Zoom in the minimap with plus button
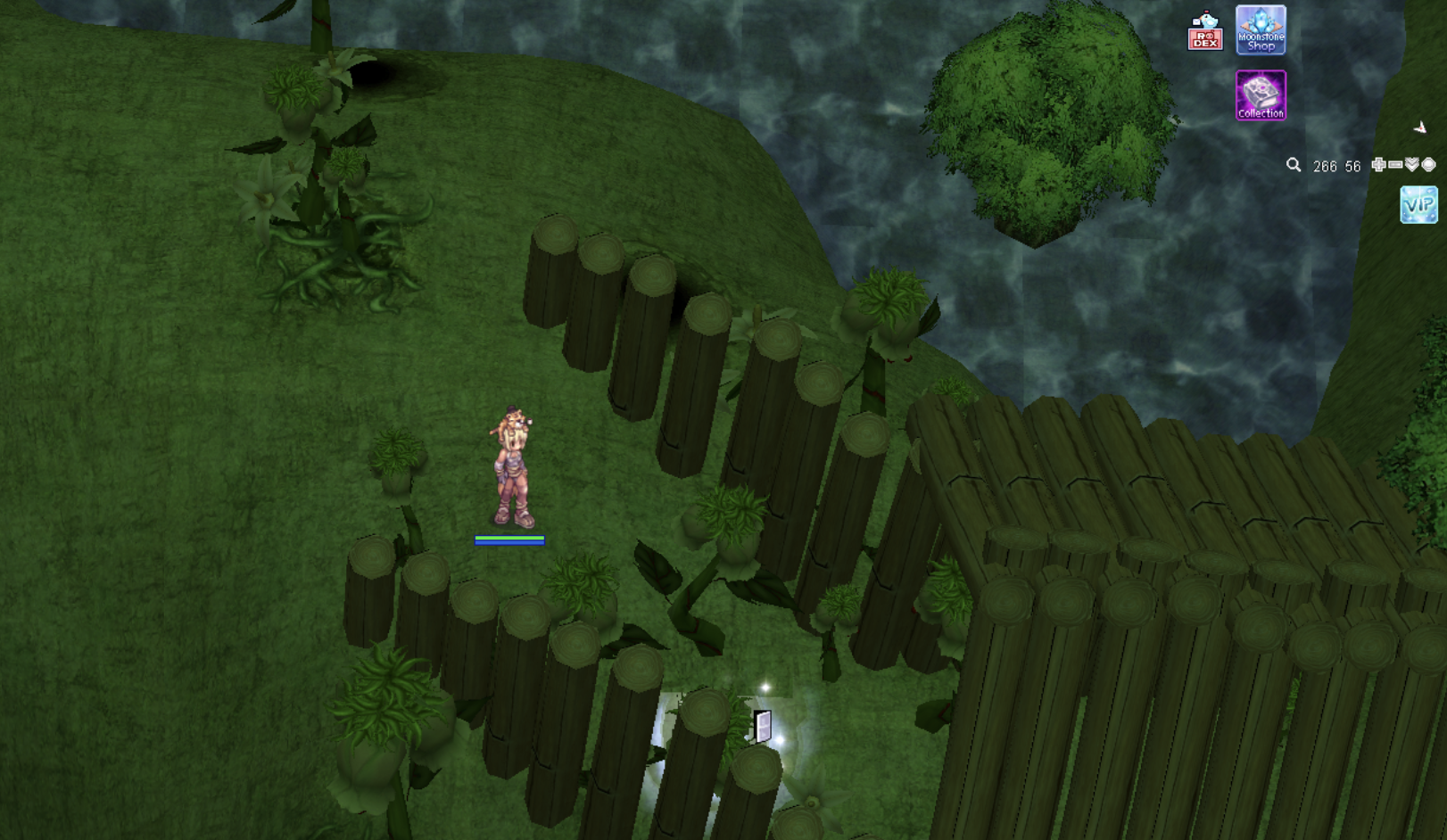1447x840 pixels. [1378, 165]
